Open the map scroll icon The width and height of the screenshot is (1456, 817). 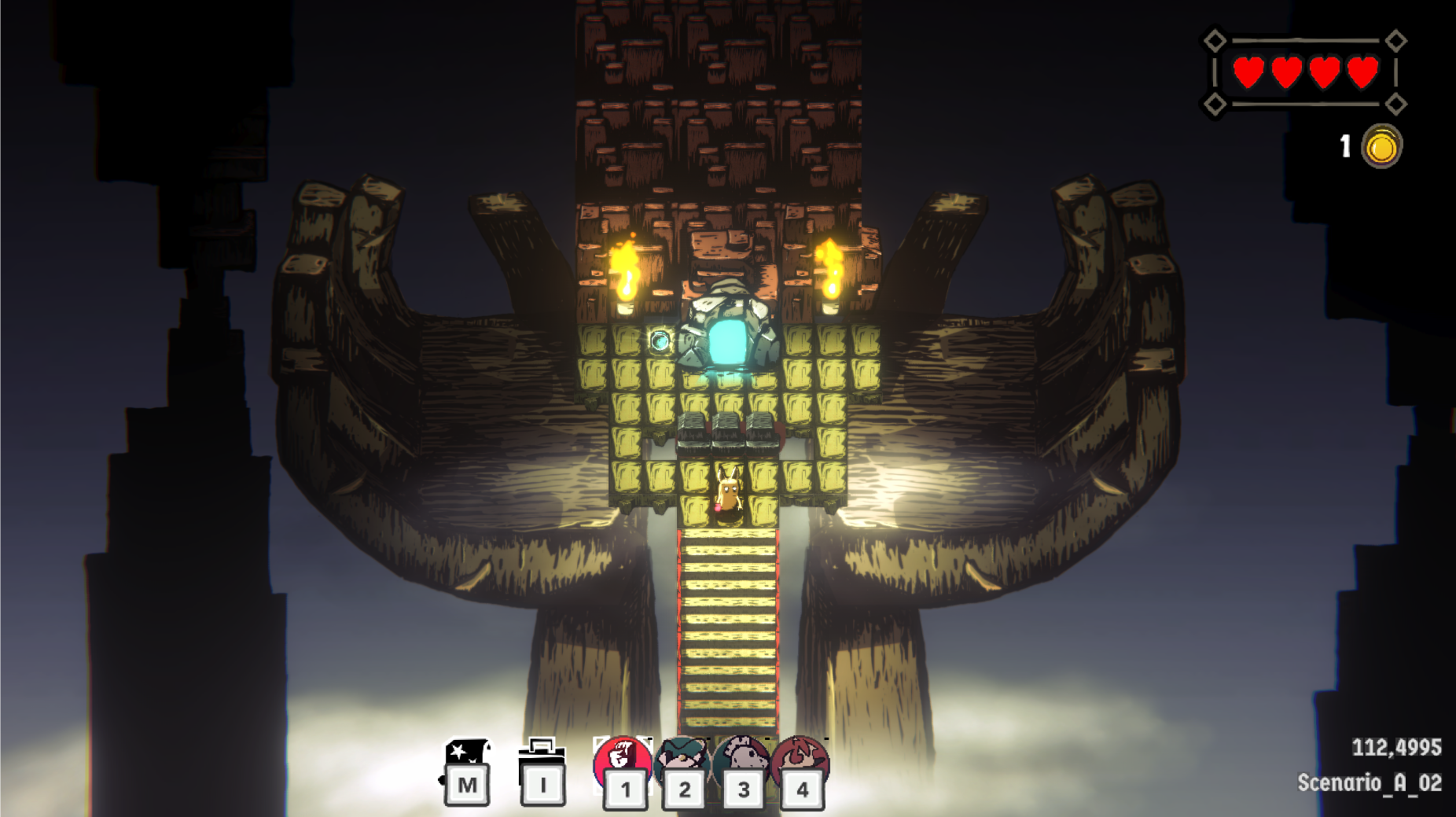(x=467, y=757)
